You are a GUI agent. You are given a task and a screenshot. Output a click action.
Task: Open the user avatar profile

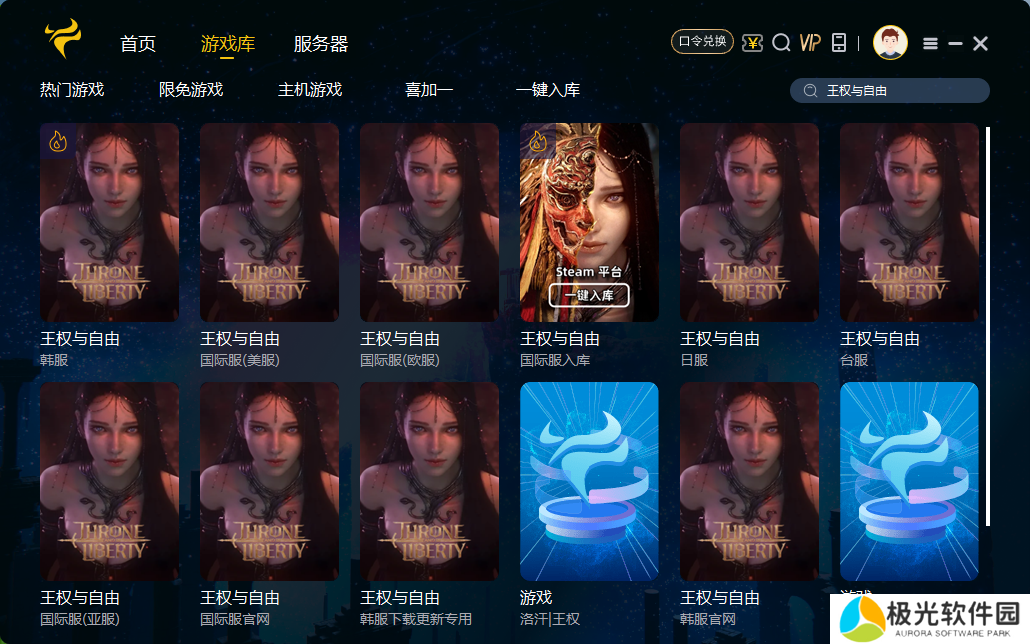(x=890, y=42)
